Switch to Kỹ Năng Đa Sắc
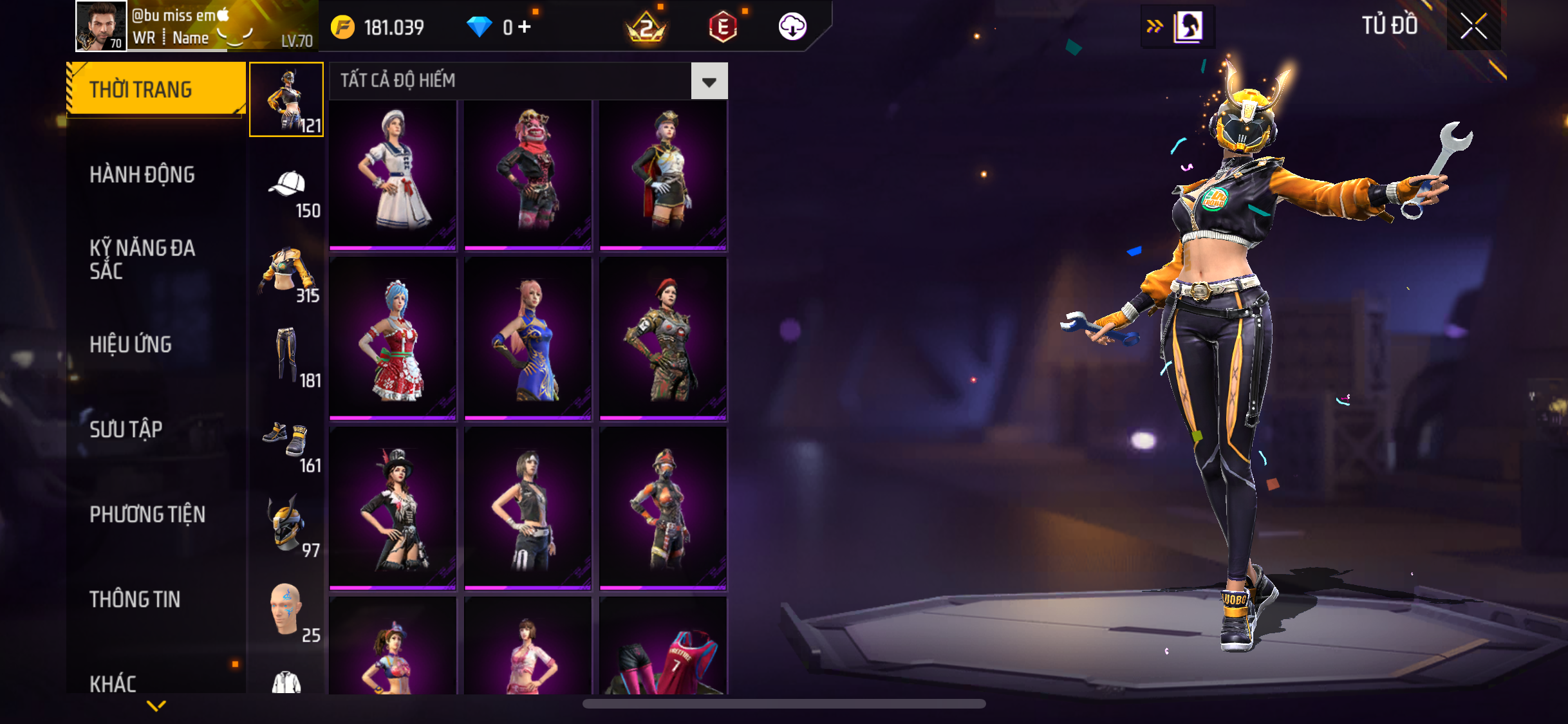 (x=142, y=259)
